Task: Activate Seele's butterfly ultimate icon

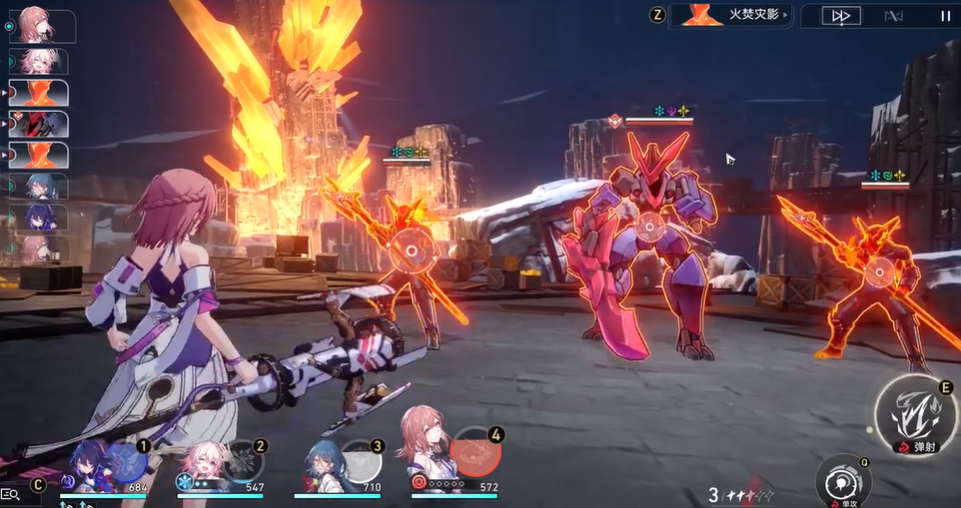Action: coord(125,460)
